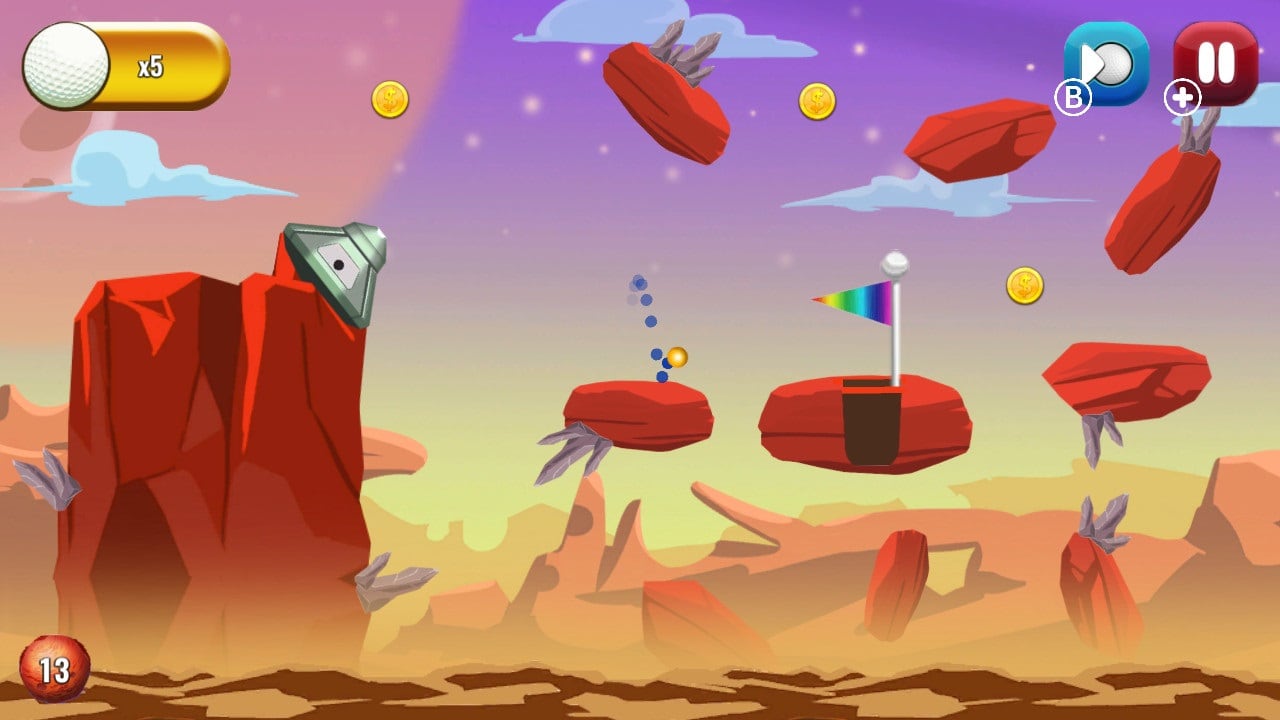This screenshot has height=720, width=1280.
Task: Click the plus badge on the pause button
Action: coord(1183,98)
